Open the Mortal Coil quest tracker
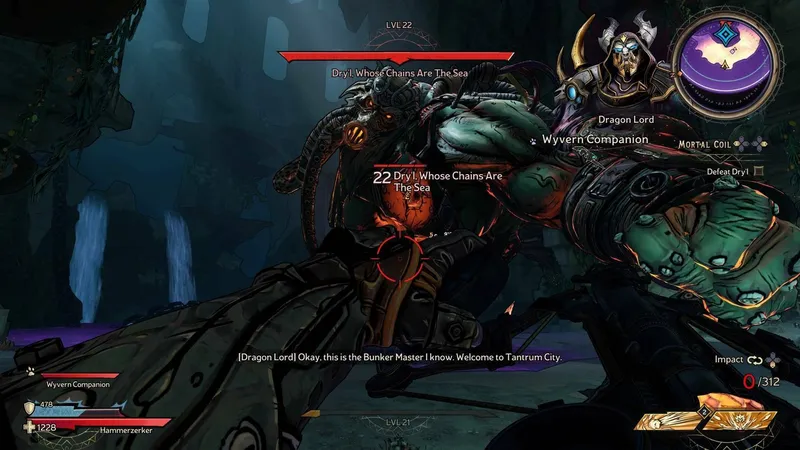Viewport: 800px width, 450px height. pyautogui.click(x=707, y=144)
